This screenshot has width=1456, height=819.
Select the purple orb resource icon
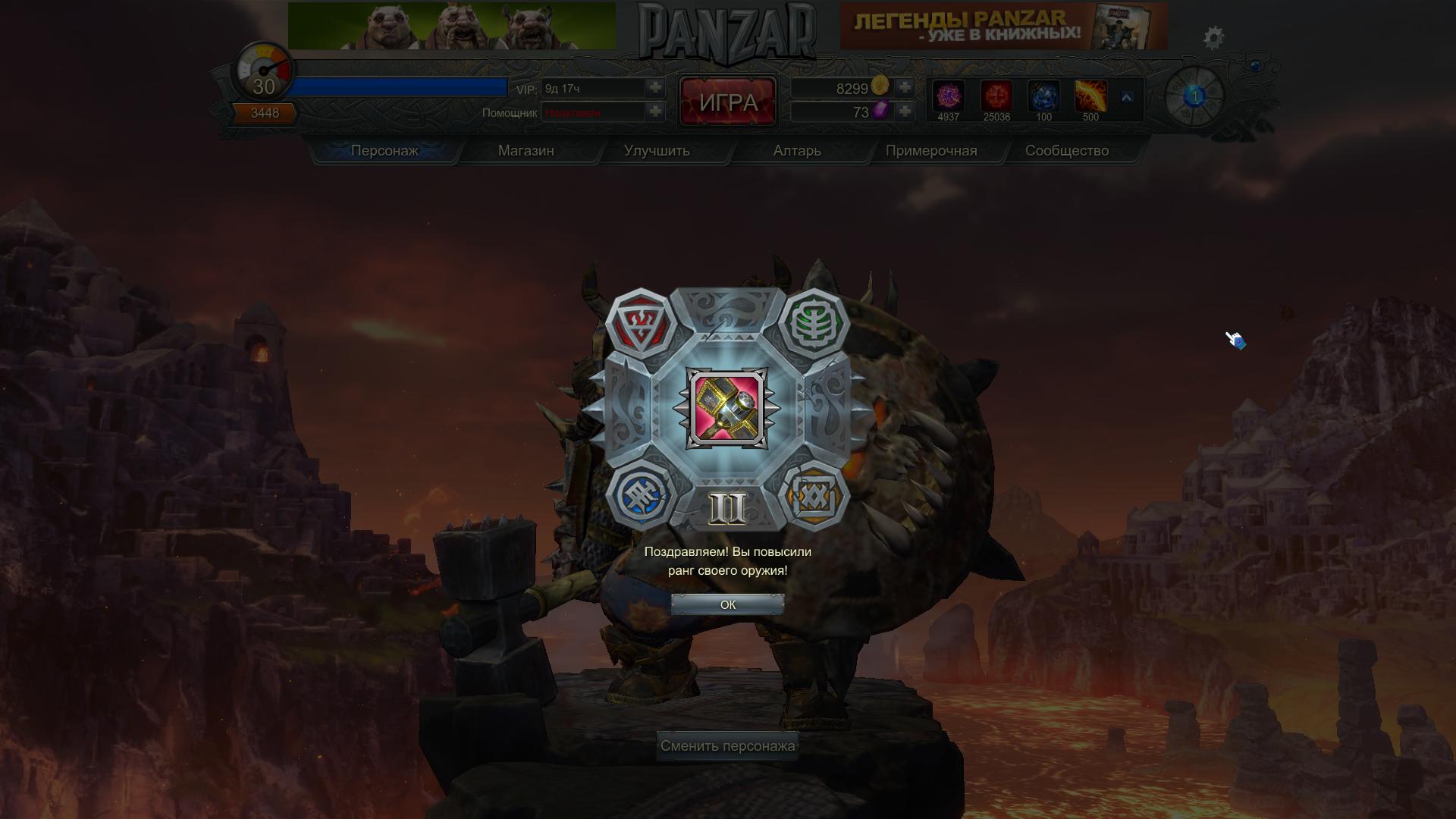[948, 97]
